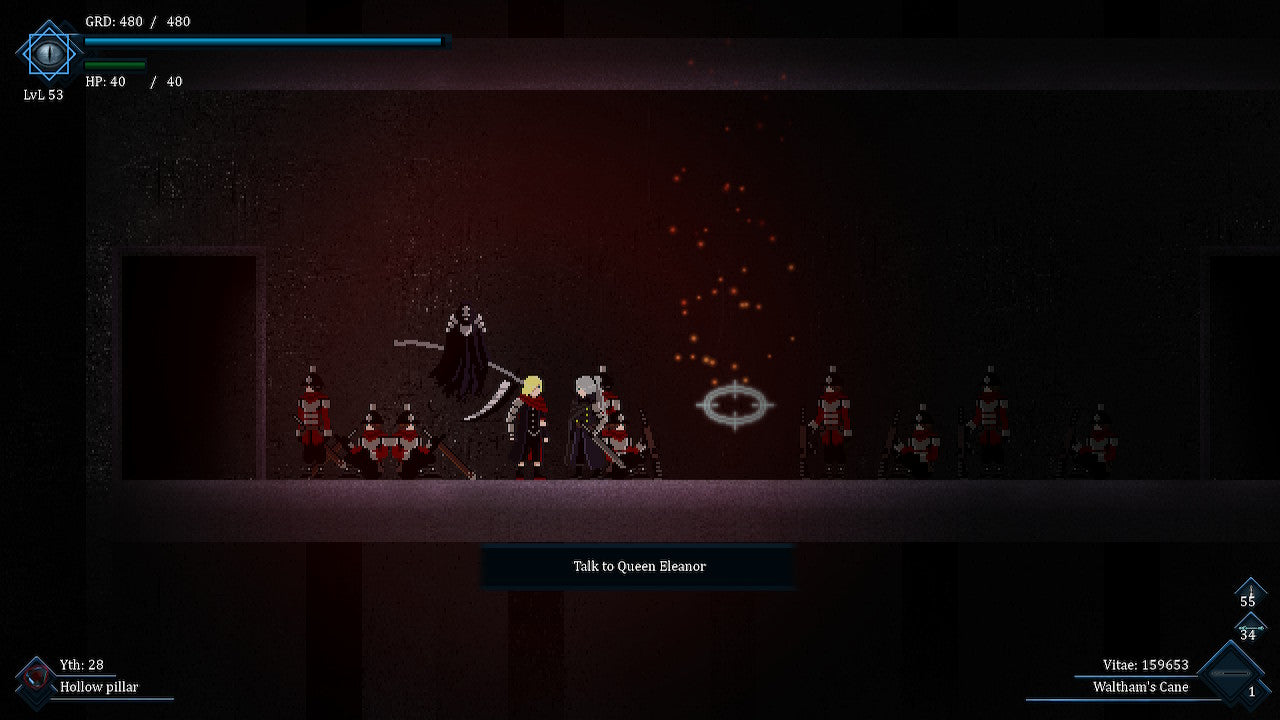Select the Hollow pillar item slot
This screenshot has width=1280, height=720.
[36, 679]
